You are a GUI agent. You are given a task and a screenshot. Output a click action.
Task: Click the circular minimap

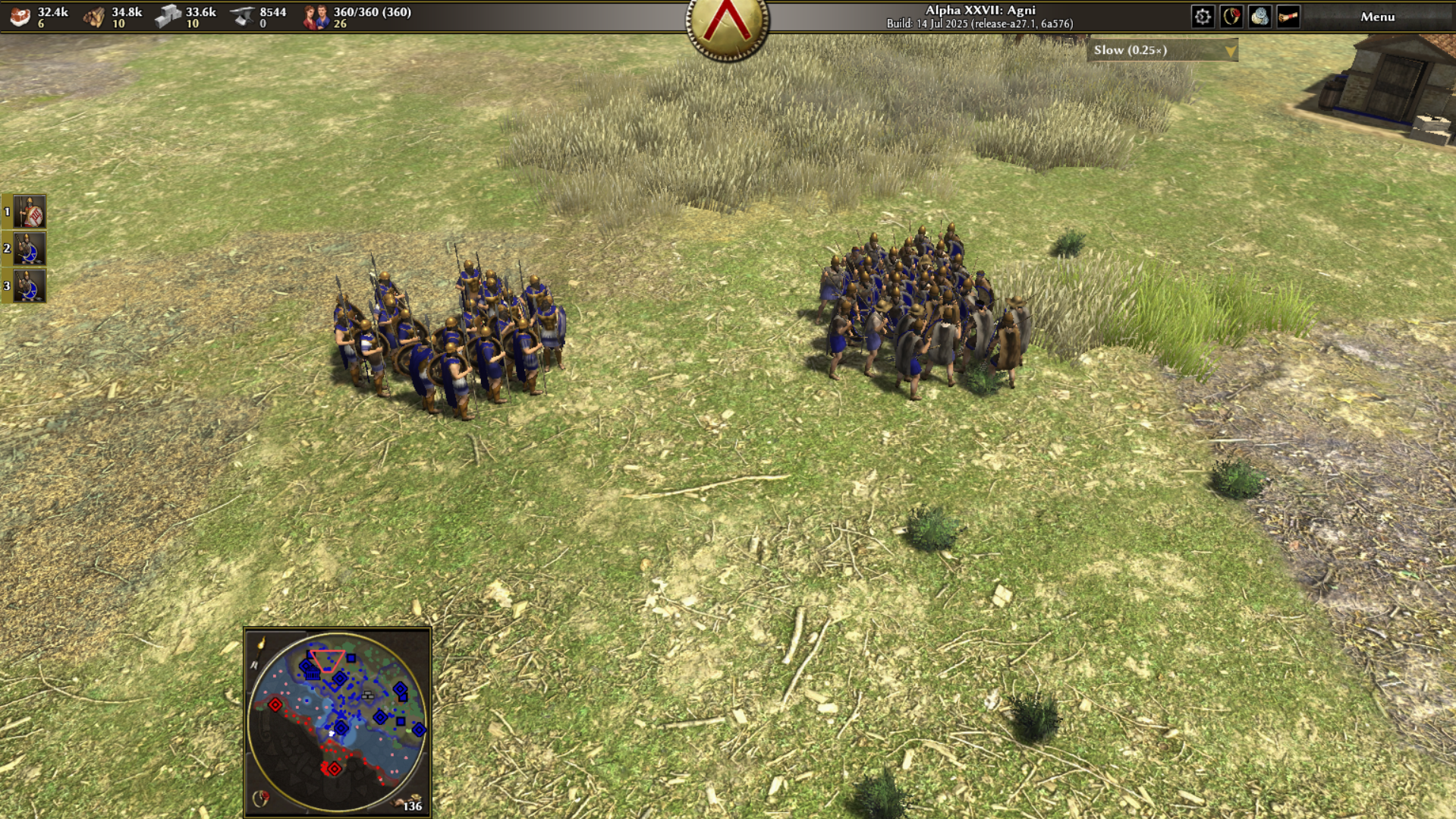(x=338, y=721)
